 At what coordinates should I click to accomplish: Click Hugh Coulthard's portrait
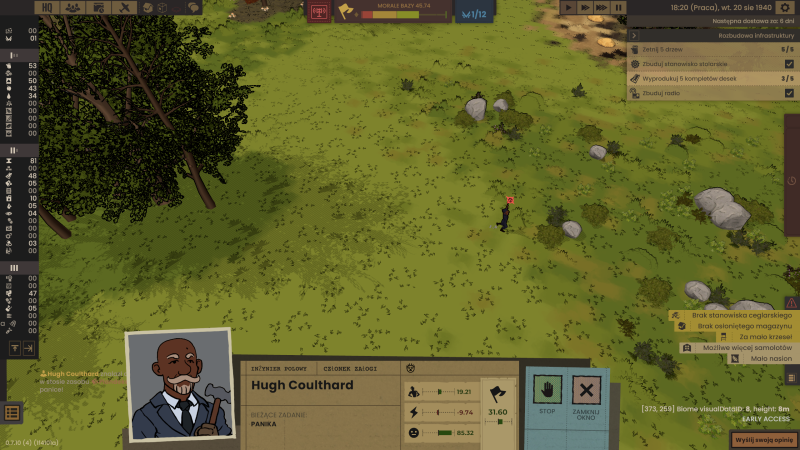[178, 385]
